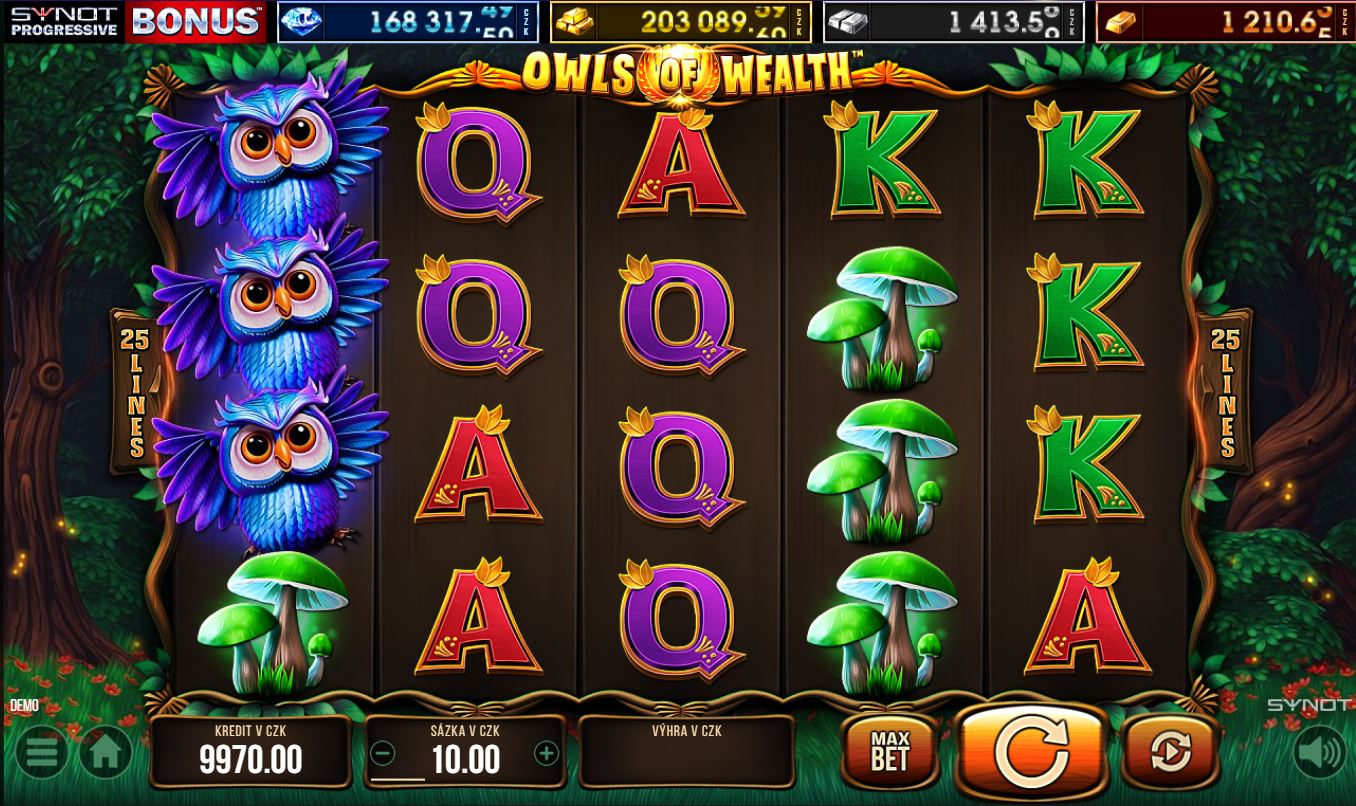Click the right 25 LINES plaque
This screenshot has height=806, width=1356.
click(x=1224, y=389)
